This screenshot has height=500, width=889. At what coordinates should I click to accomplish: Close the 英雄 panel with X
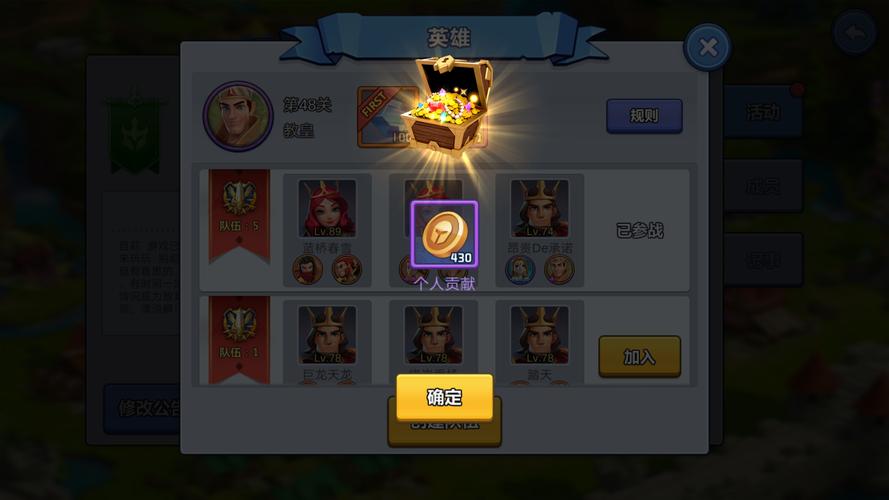coord(707,47)
